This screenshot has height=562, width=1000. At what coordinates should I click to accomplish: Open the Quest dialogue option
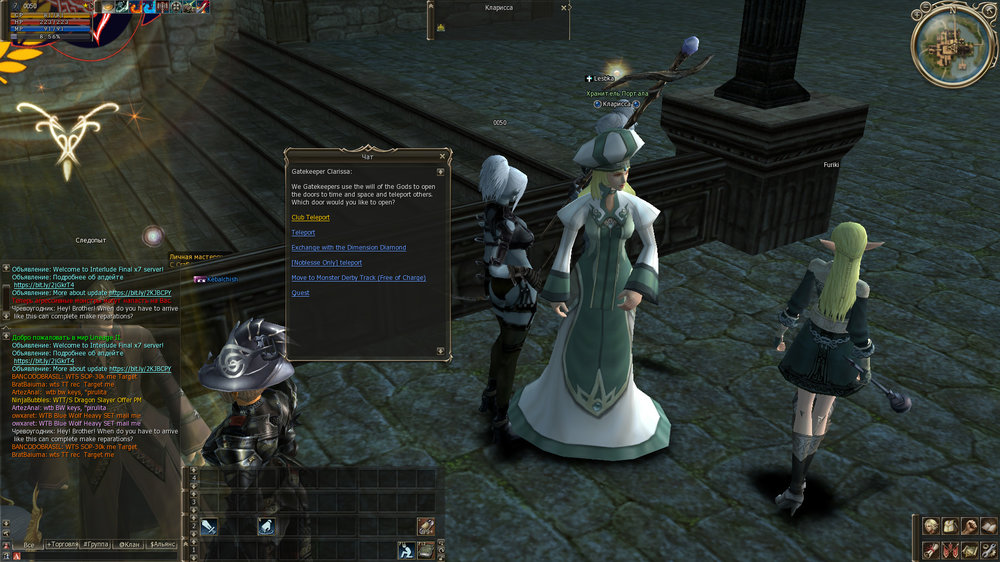click(300, 293)
